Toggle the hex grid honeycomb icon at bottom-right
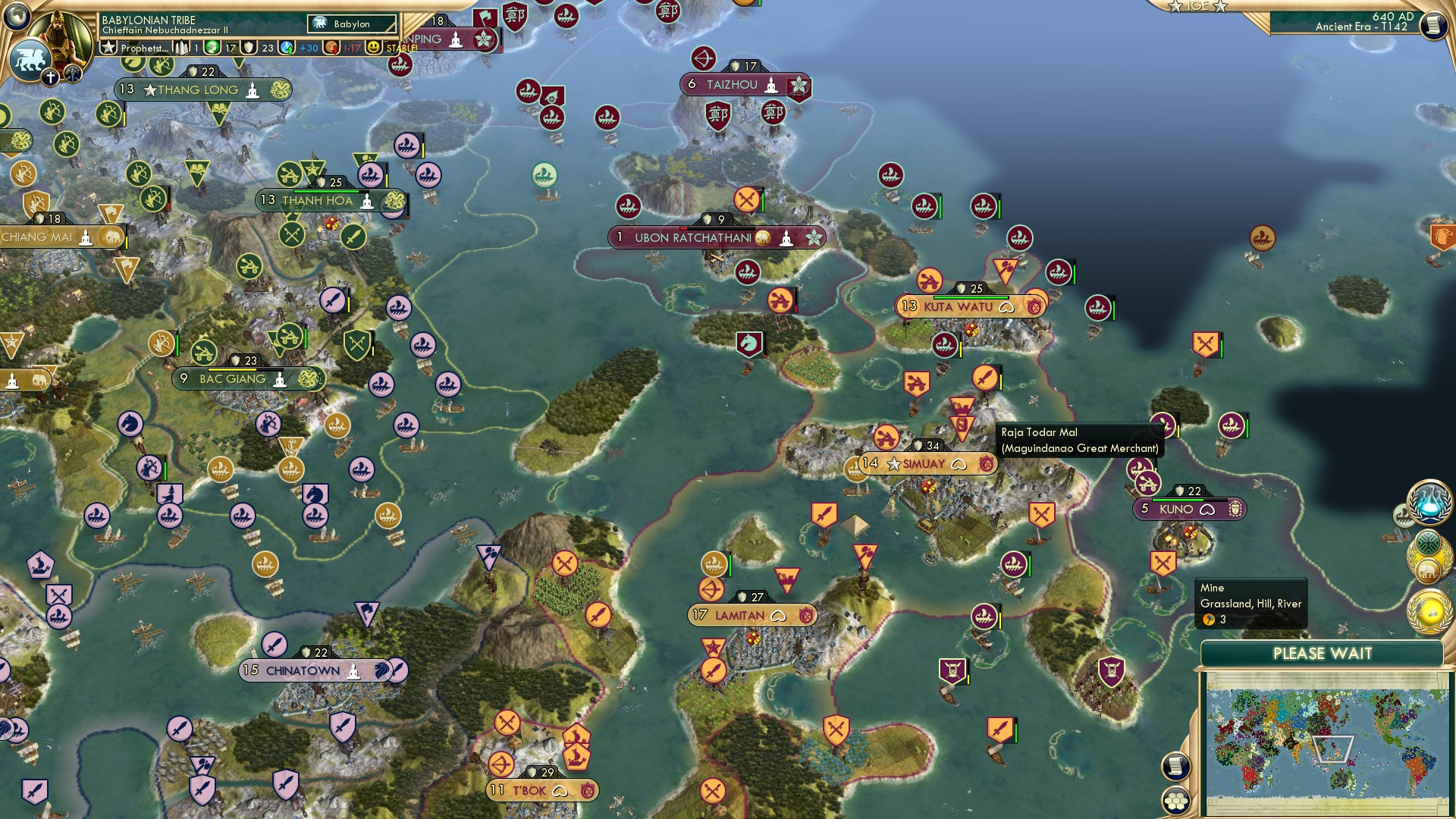Image resolution: width=1456 pixels, height=819 pixels. tap(1175, 800)
